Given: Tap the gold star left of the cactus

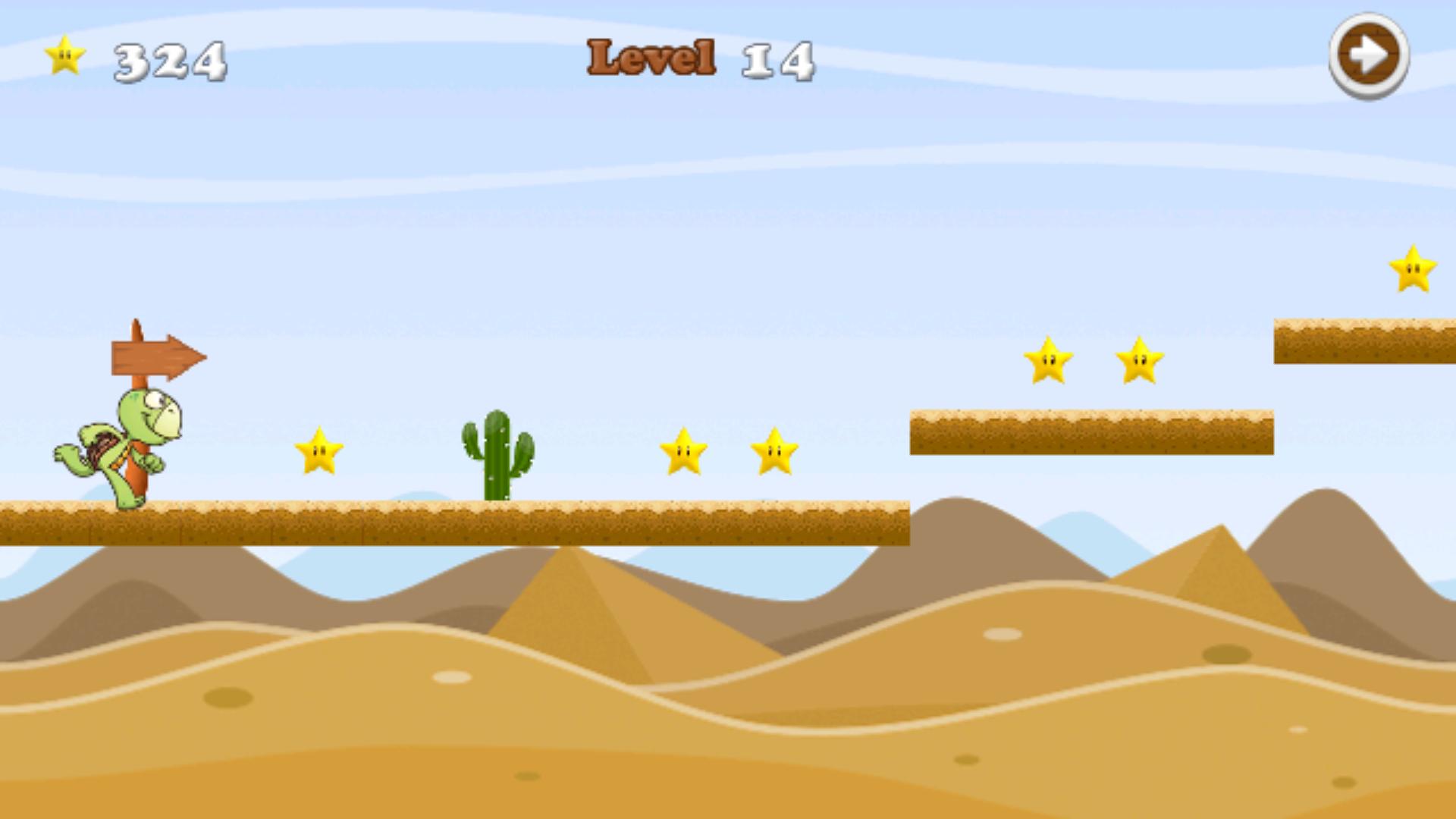Looking at the screenshot, I should coord(319,450).
